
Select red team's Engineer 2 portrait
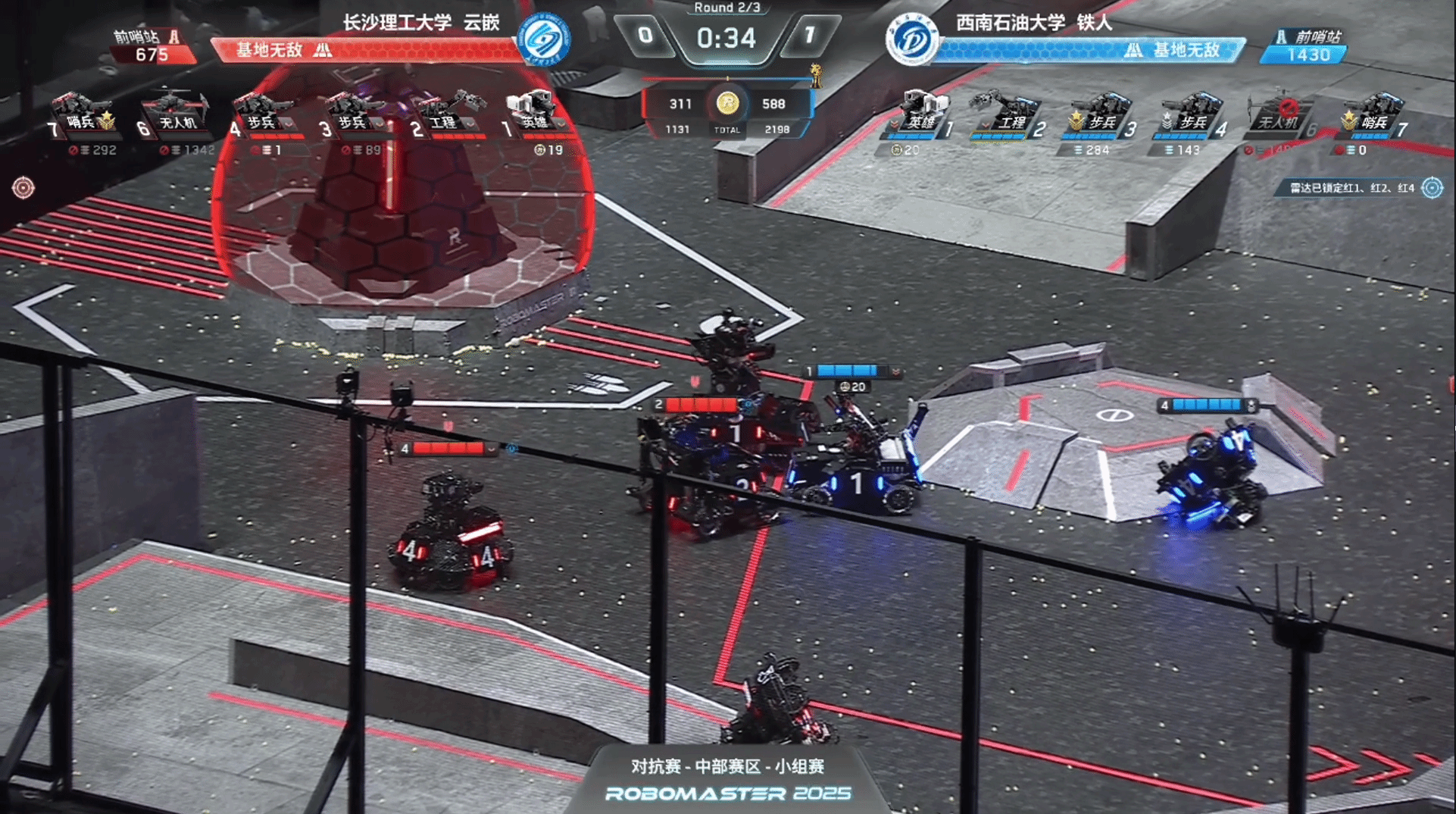pos(447,114)
